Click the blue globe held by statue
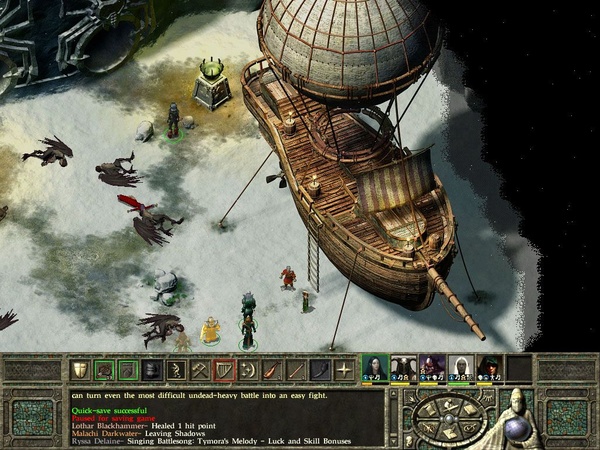The image size is (600, 450). pyautogui.click(x=523, y=427)
